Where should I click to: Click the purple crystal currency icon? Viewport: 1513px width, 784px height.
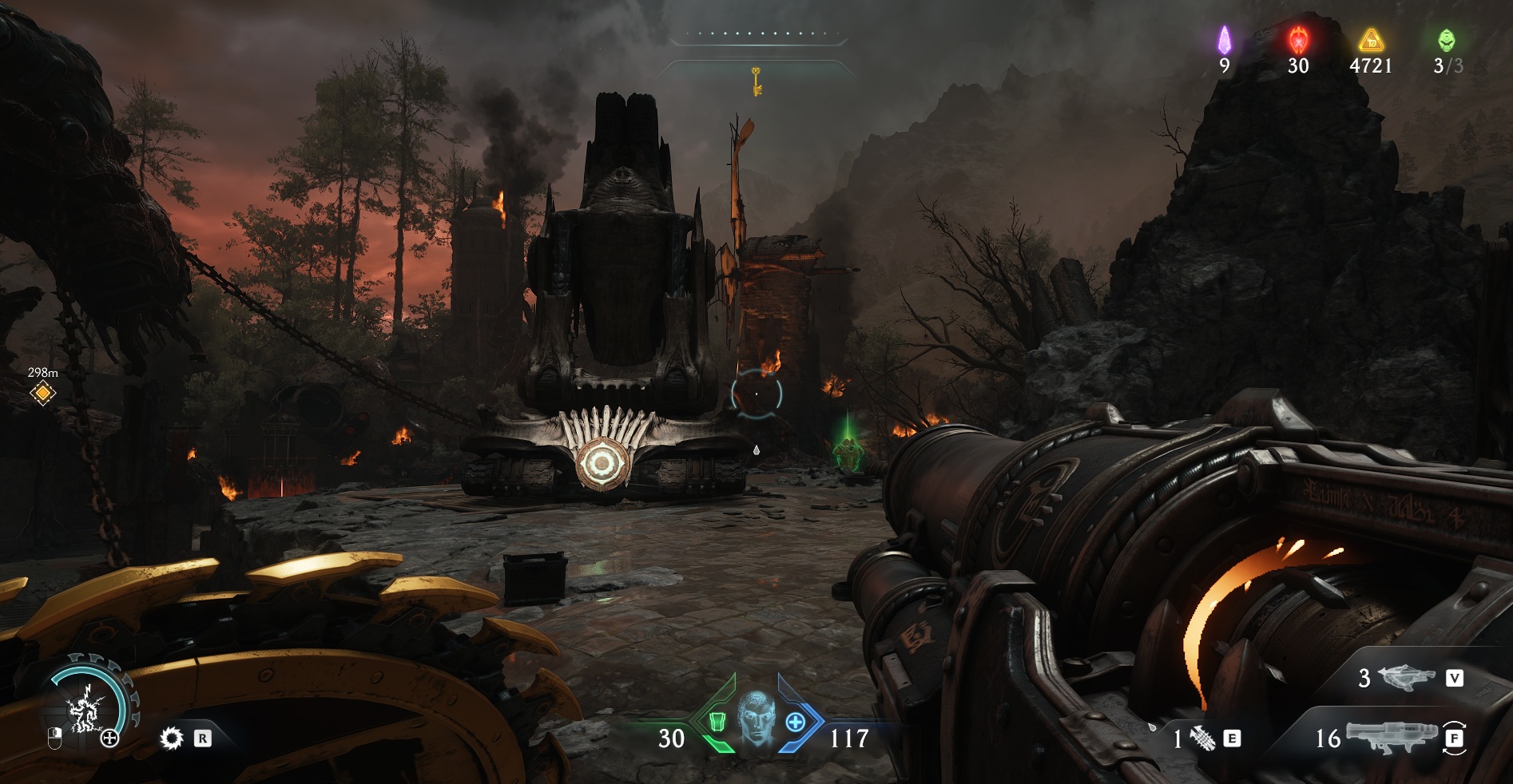tap(1224, 38)
